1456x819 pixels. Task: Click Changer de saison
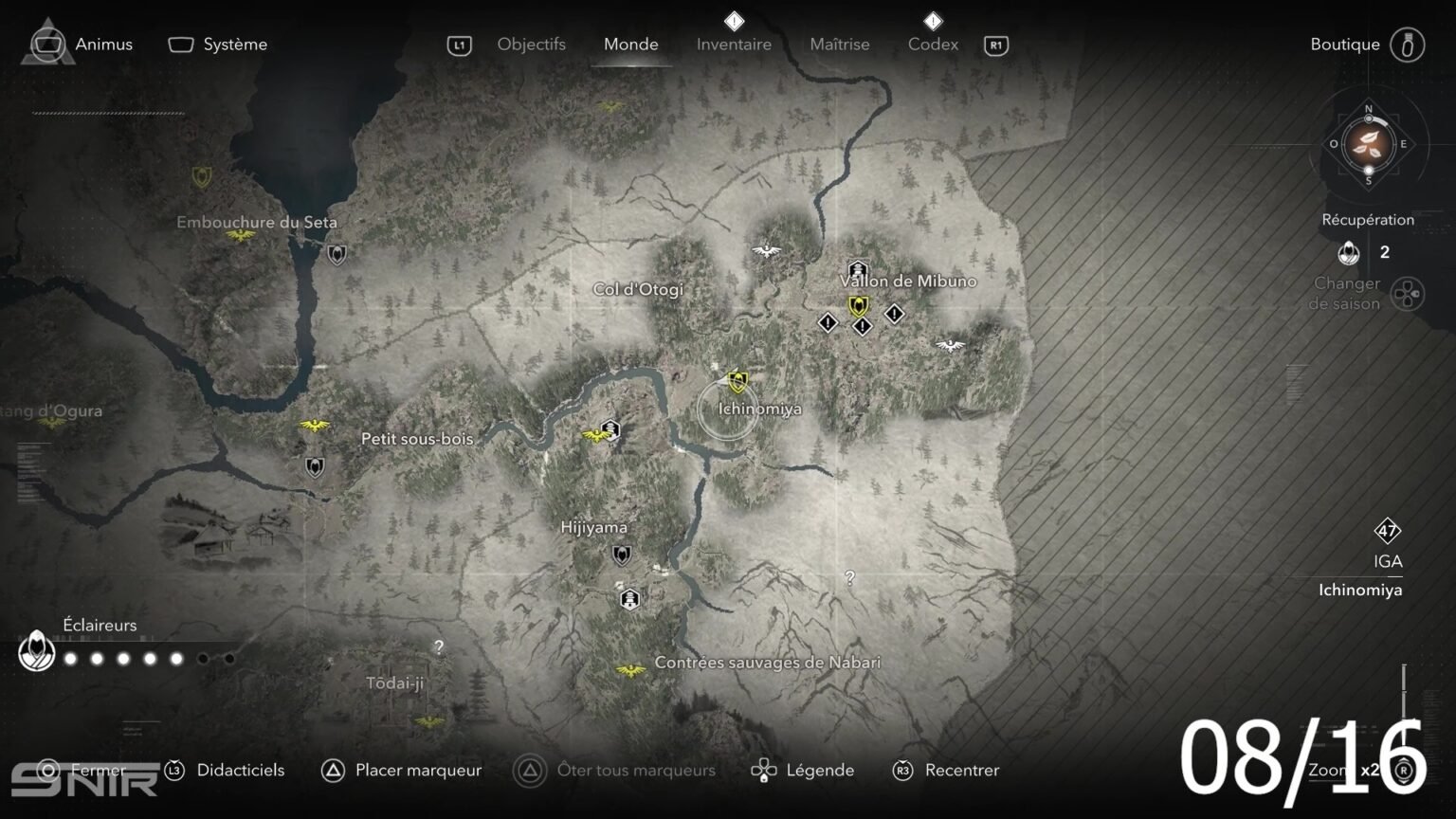(1347, 293)
